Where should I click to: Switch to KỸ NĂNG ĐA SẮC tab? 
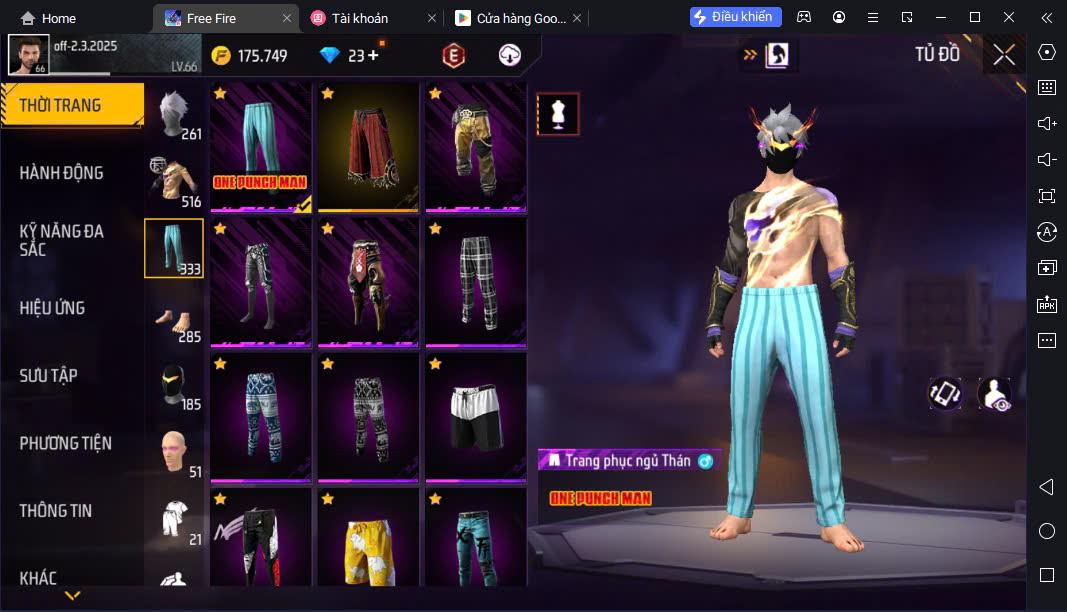(x=62, y=240)
